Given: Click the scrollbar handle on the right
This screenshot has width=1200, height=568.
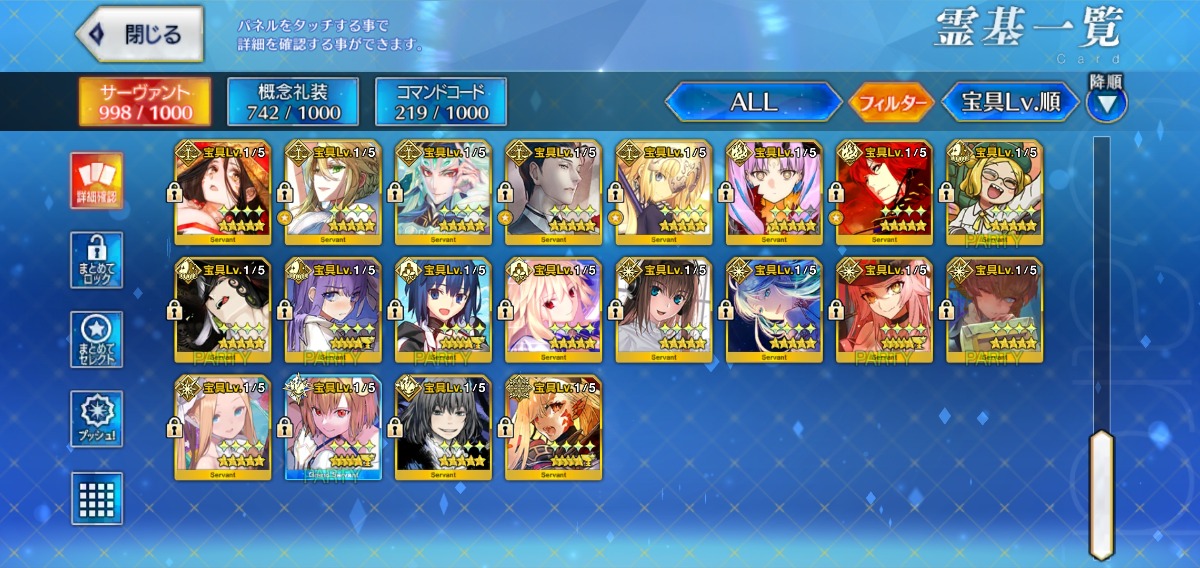Looking at the screenshot, I should [x=1101, y=493].
